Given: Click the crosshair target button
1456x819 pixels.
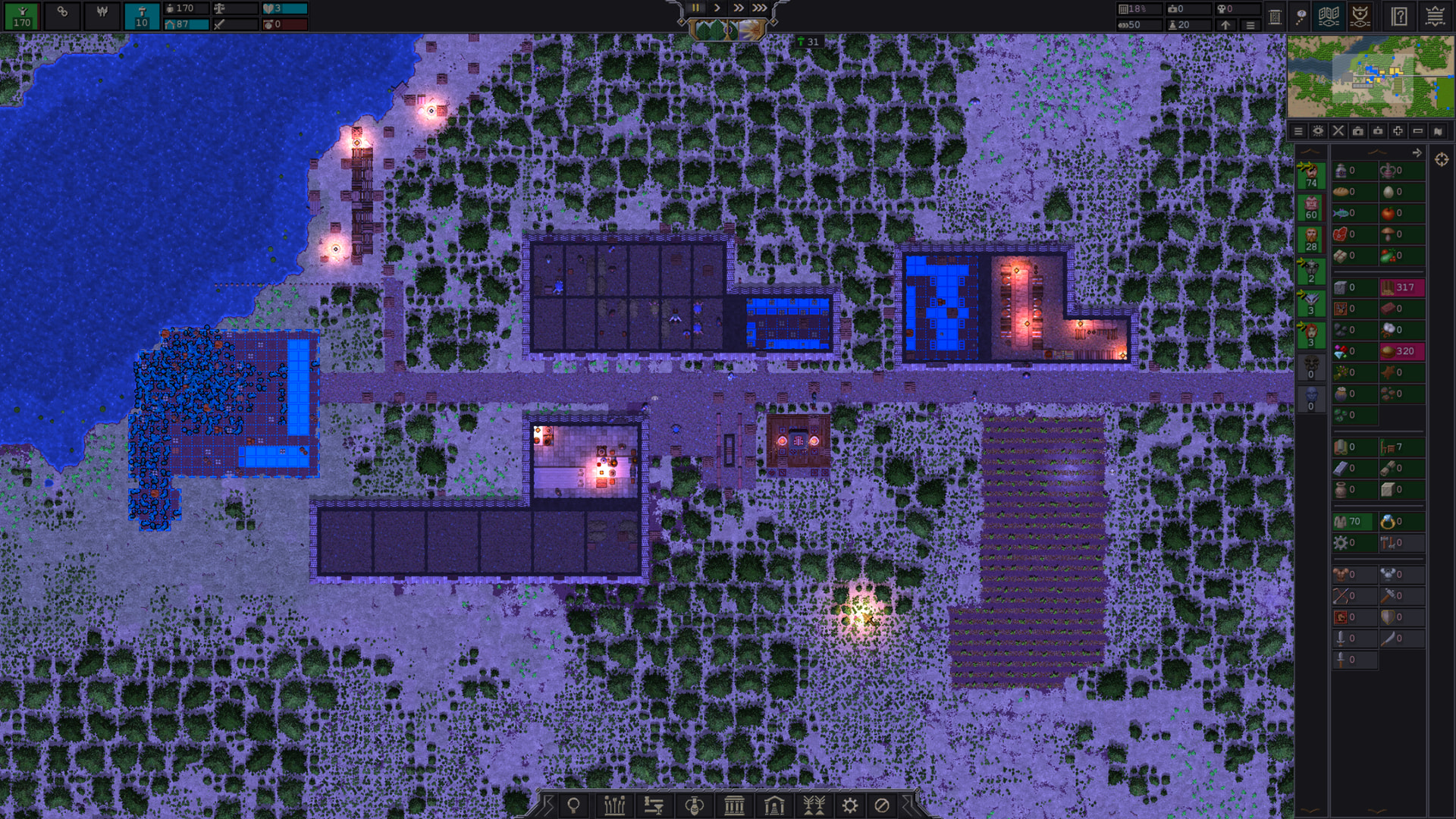Looking at the screenshot, I should pyautogui.click(x=1442, y=159).
